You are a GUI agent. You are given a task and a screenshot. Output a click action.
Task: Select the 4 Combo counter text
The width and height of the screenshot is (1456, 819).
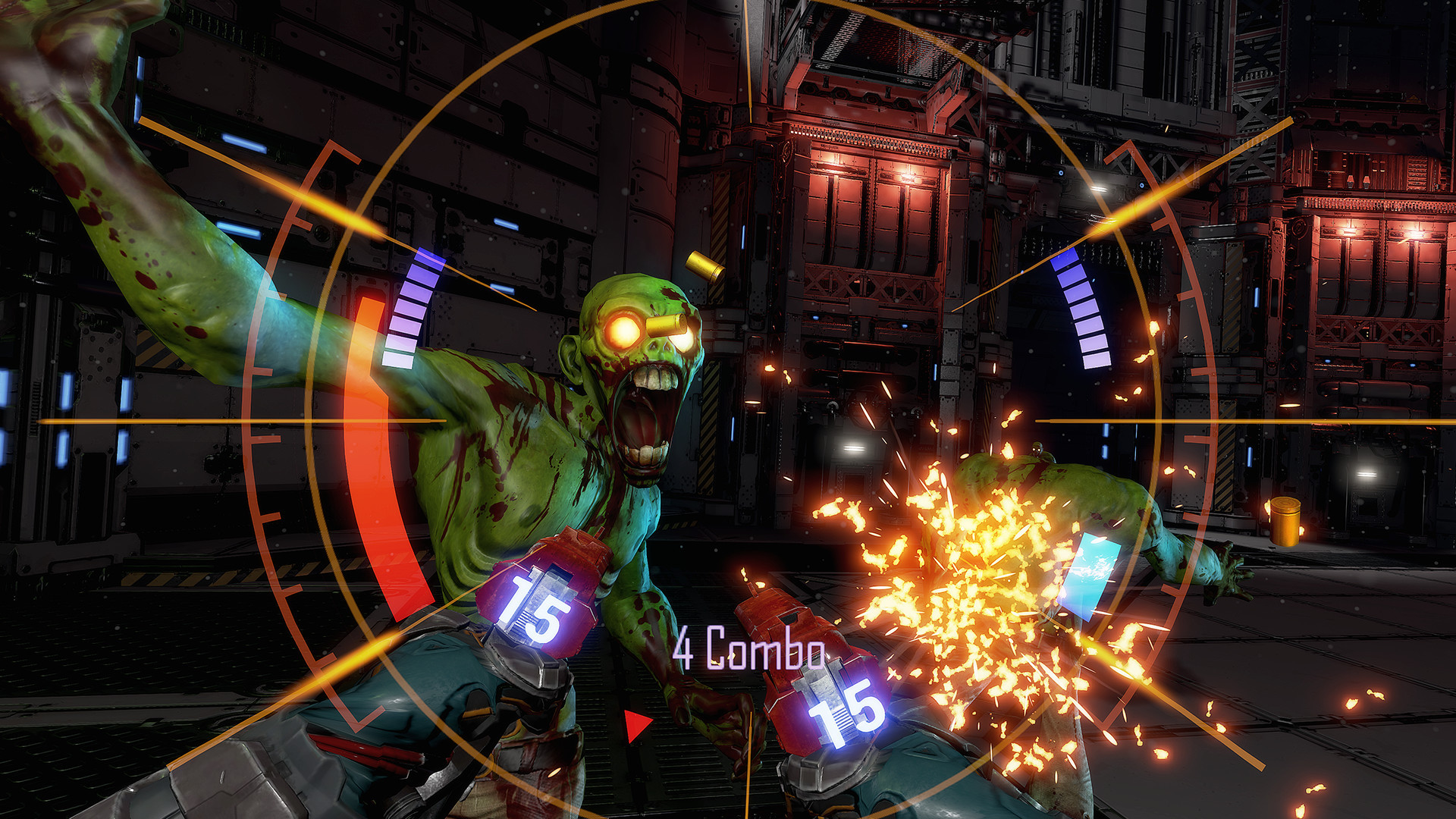[747, 652]
